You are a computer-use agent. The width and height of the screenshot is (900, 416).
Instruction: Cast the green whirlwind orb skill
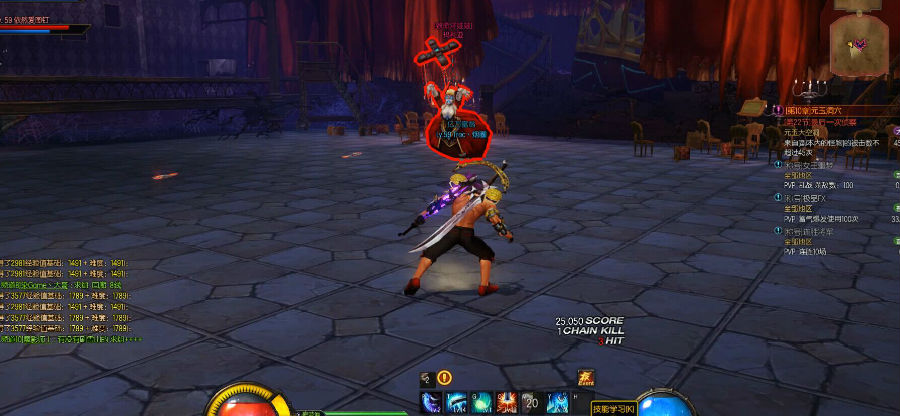click(481, 402)
